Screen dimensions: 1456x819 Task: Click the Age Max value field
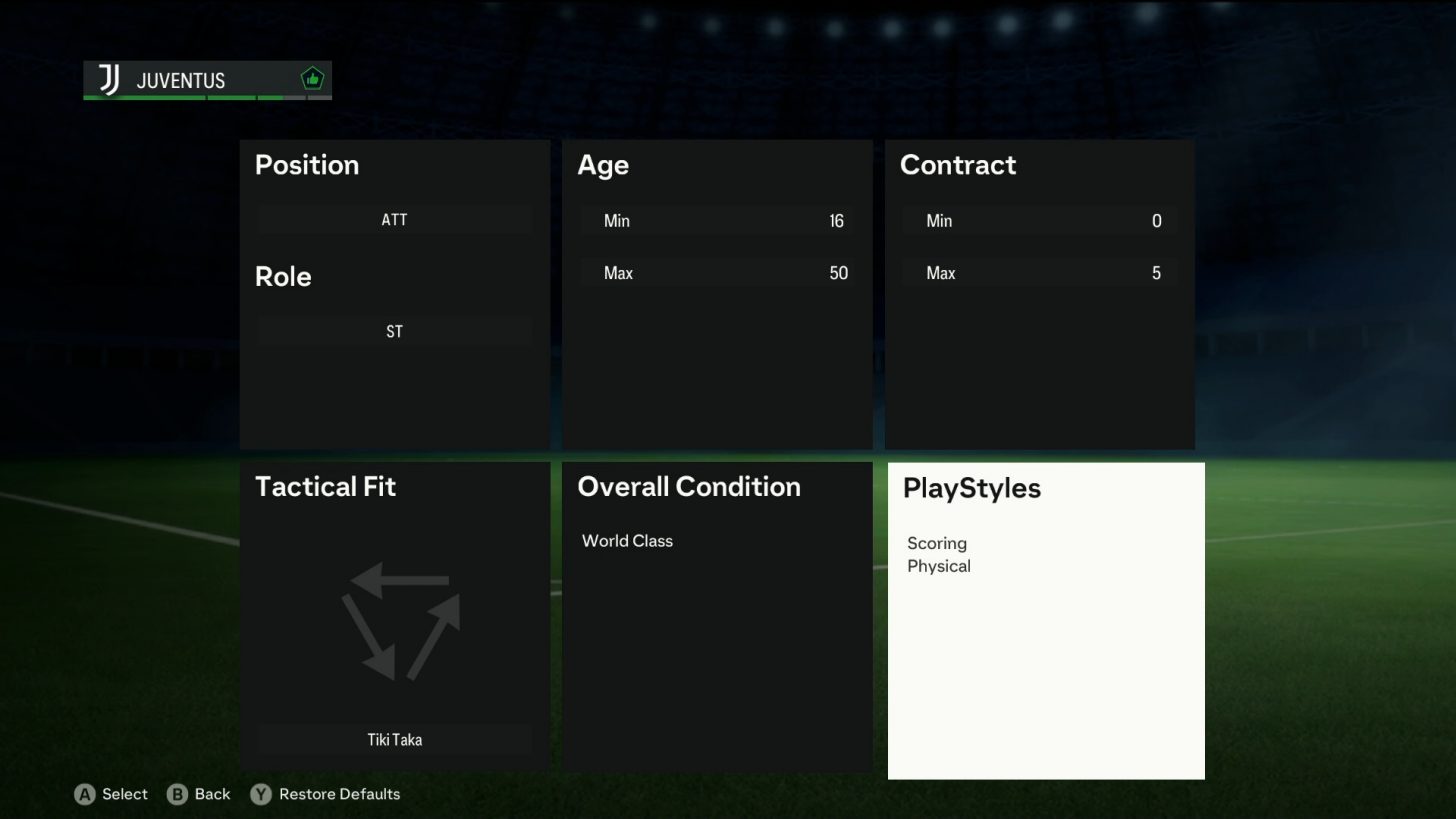click(x=718, y=272)
